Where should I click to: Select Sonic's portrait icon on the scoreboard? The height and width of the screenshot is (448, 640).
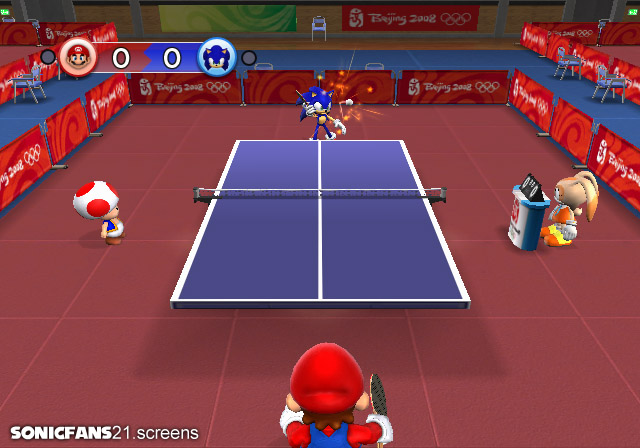pyautogui.click(x=216, y=57)
